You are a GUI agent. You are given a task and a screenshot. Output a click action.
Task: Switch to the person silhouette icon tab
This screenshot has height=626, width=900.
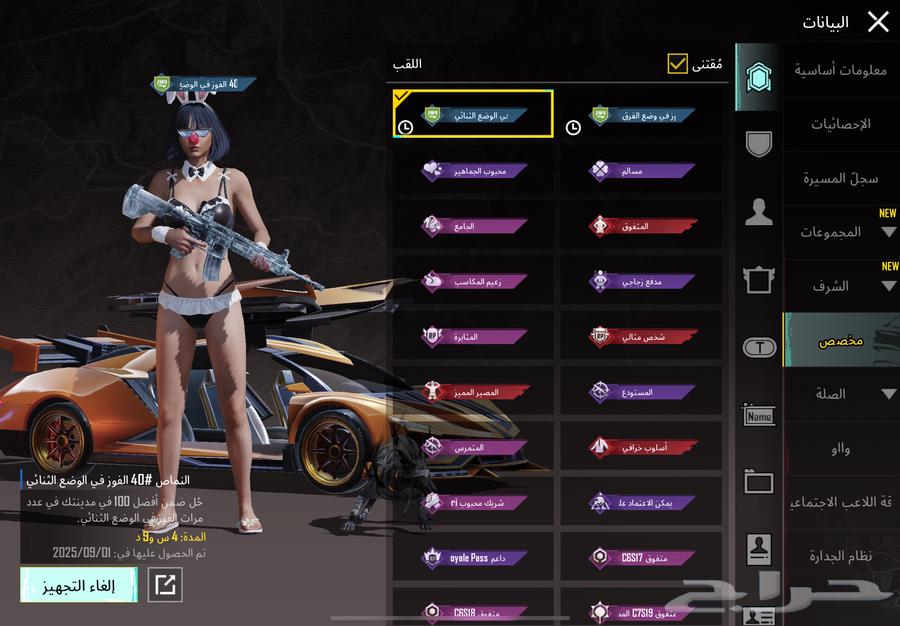(x=759, y=212)
